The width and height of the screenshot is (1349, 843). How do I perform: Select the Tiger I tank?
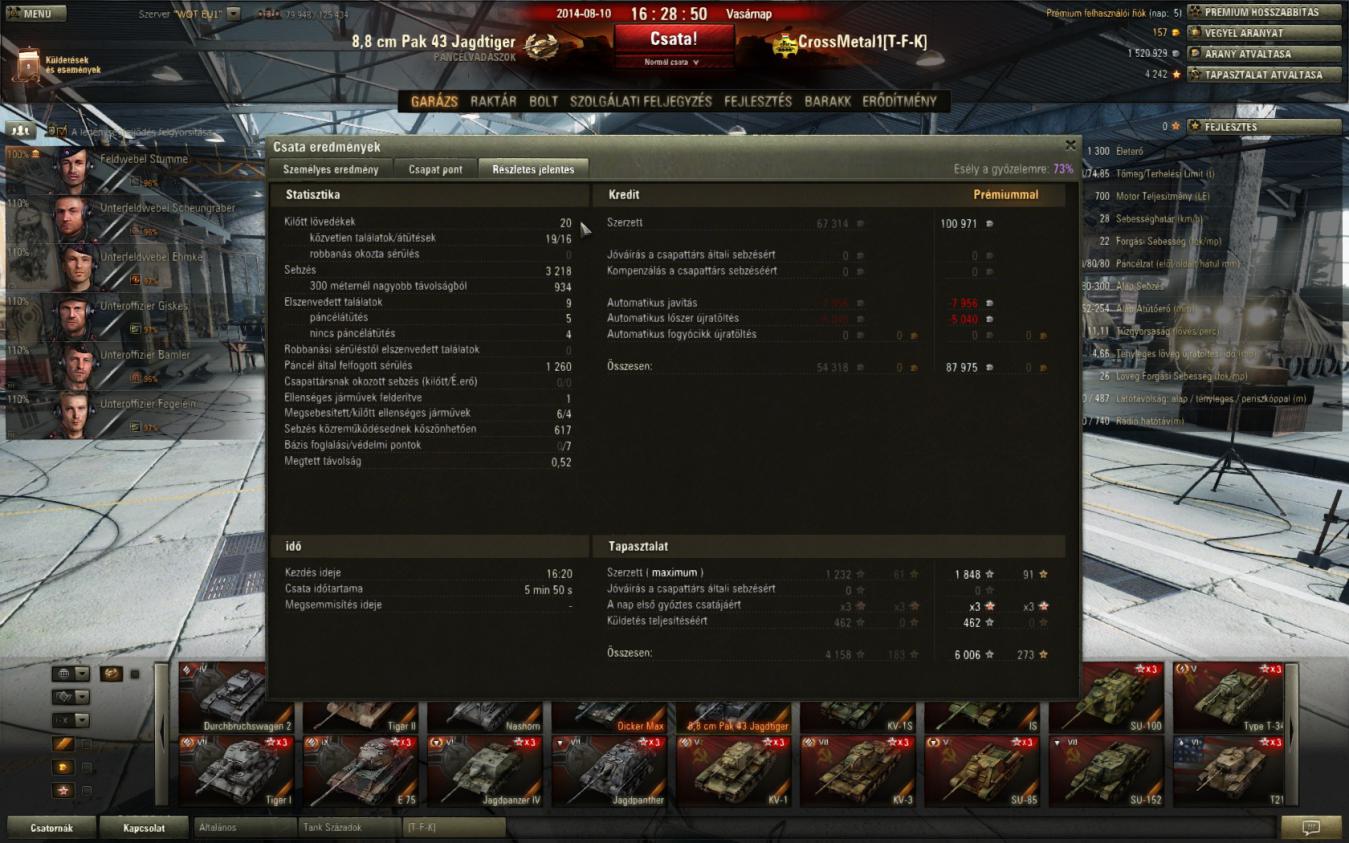point(237,771)
